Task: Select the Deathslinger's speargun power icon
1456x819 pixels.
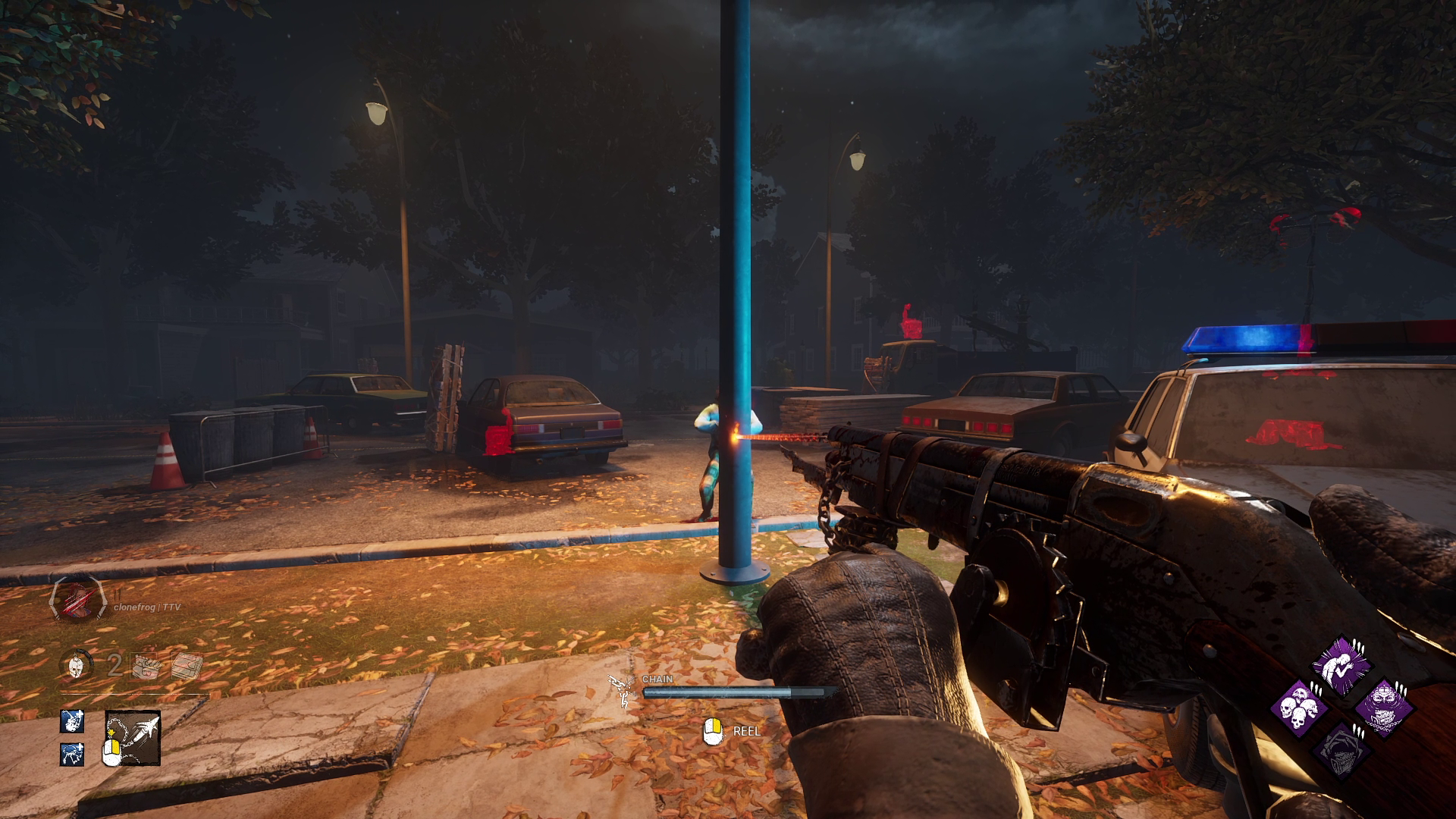Action: pos(133,739)
